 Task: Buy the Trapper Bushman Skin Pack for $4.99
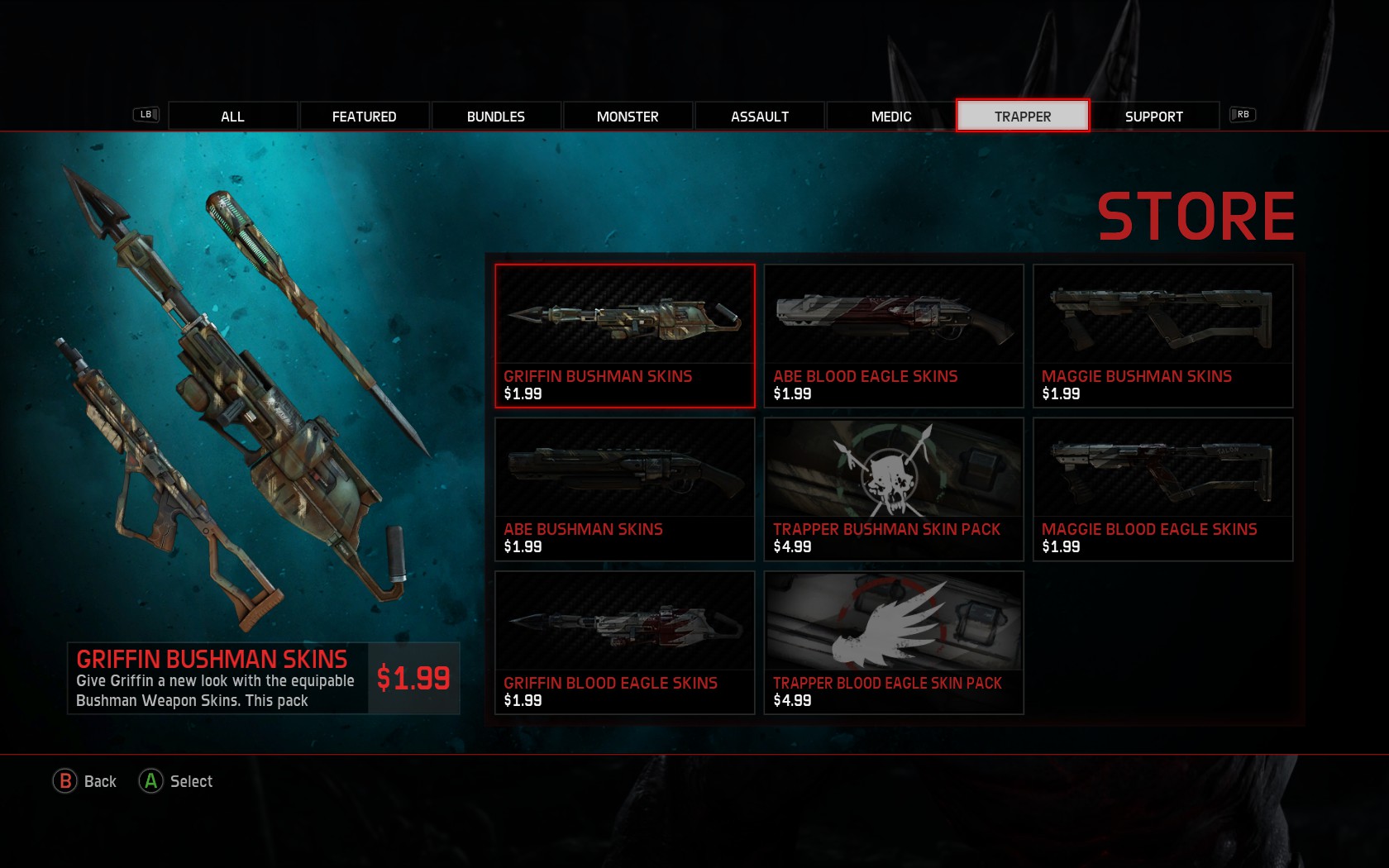(894, 489)
